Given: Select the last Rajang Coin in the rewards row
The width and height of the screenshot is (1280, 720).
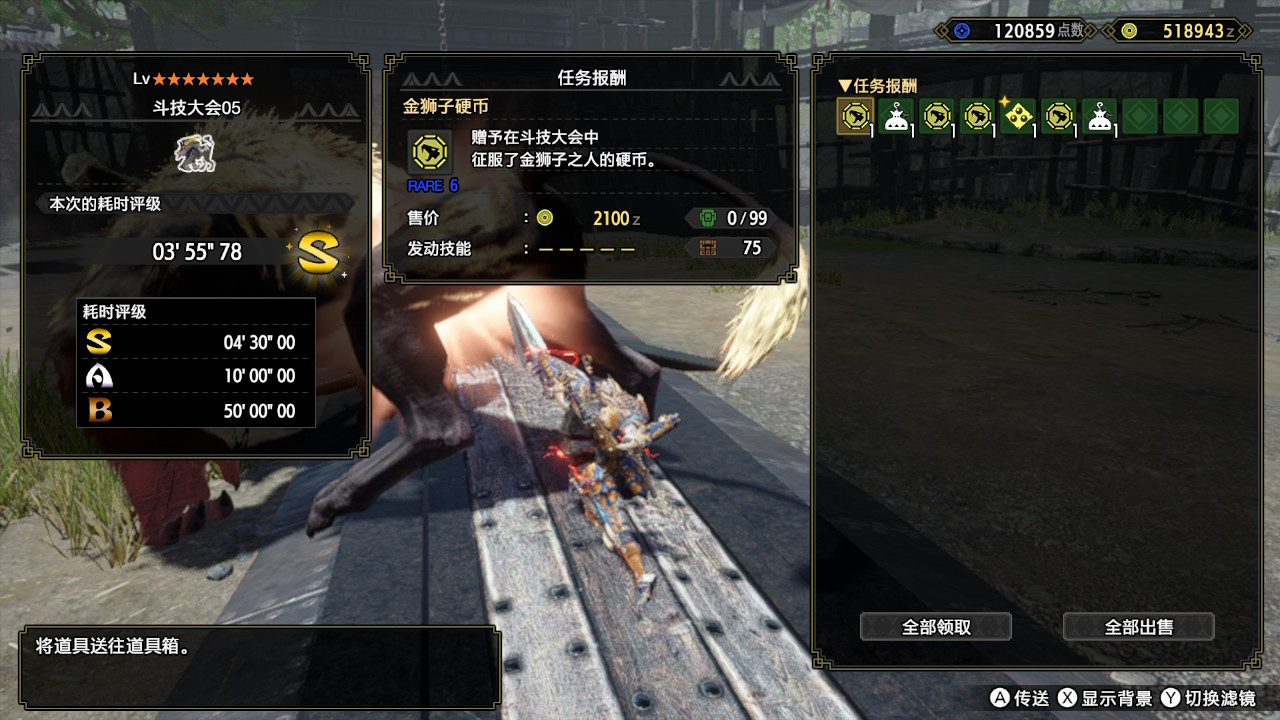Looking at the screenshot, I should 1059,116.
